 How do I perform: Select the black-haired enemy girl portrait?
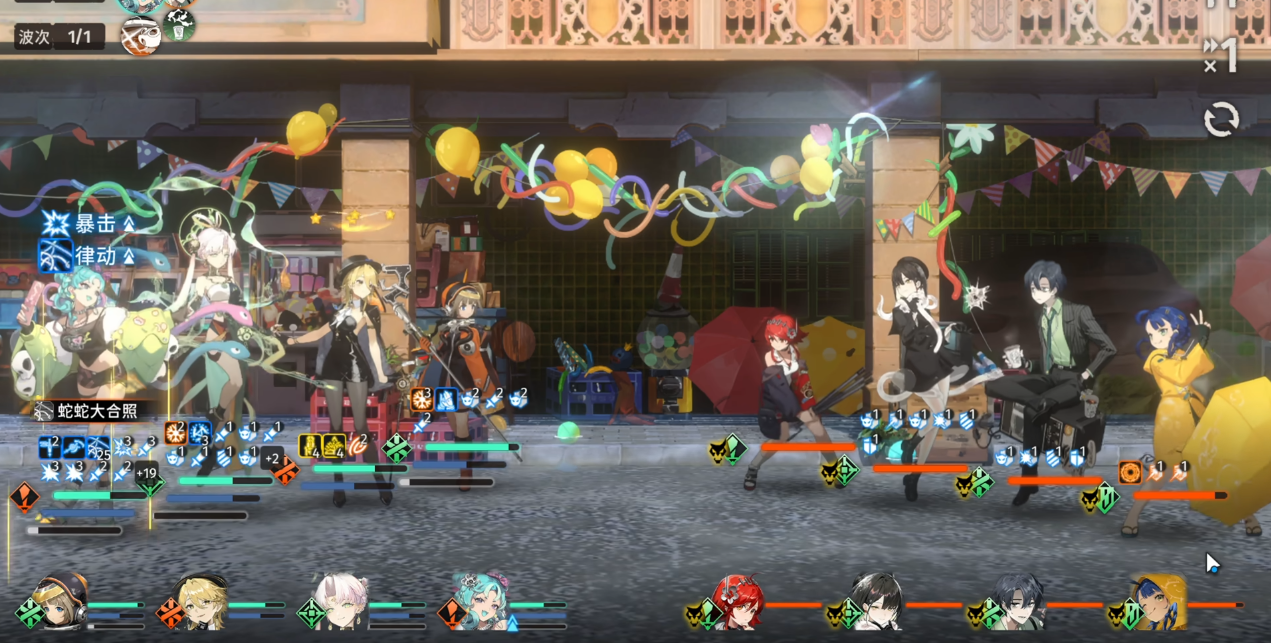(x=878, y=602)
